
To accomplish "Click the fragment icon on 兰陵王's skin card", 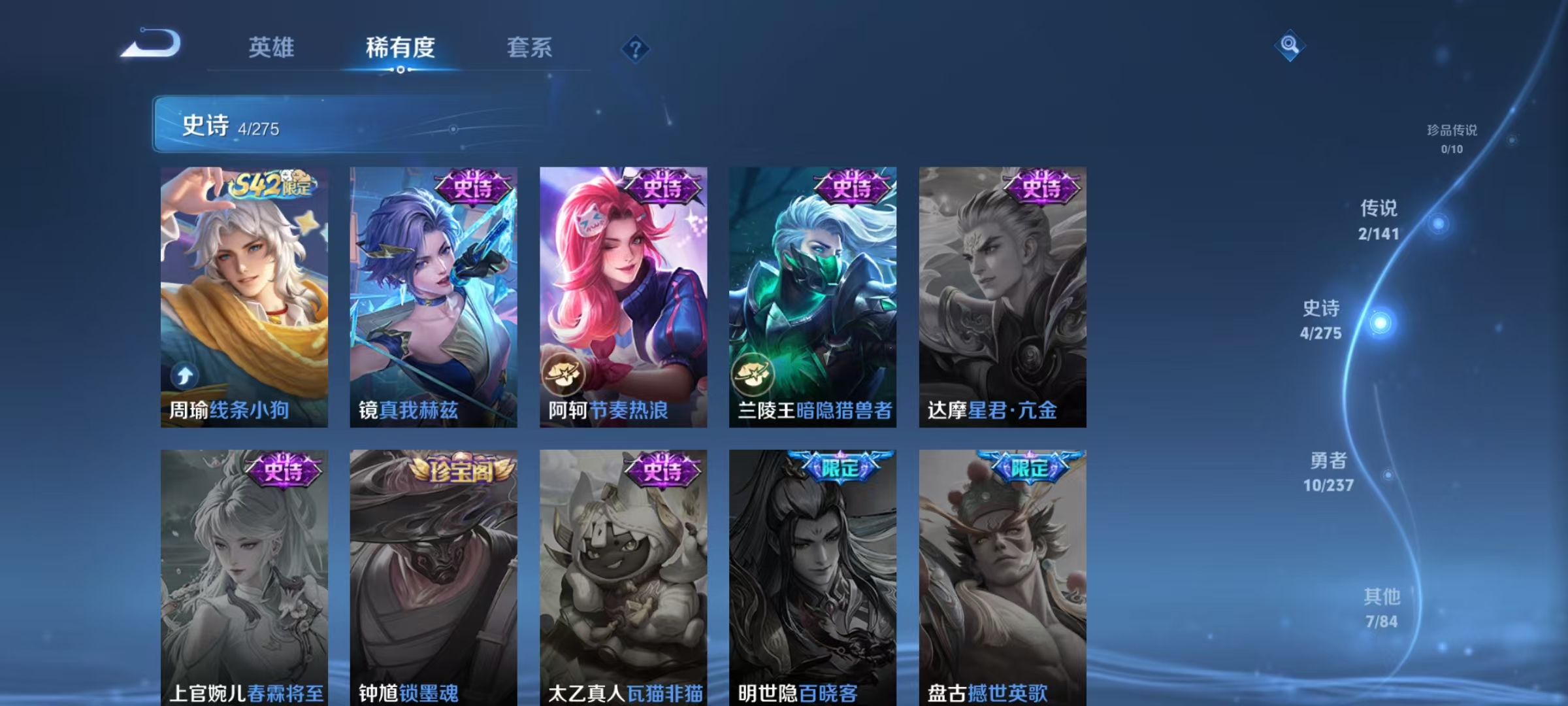I will coord(753,375).
